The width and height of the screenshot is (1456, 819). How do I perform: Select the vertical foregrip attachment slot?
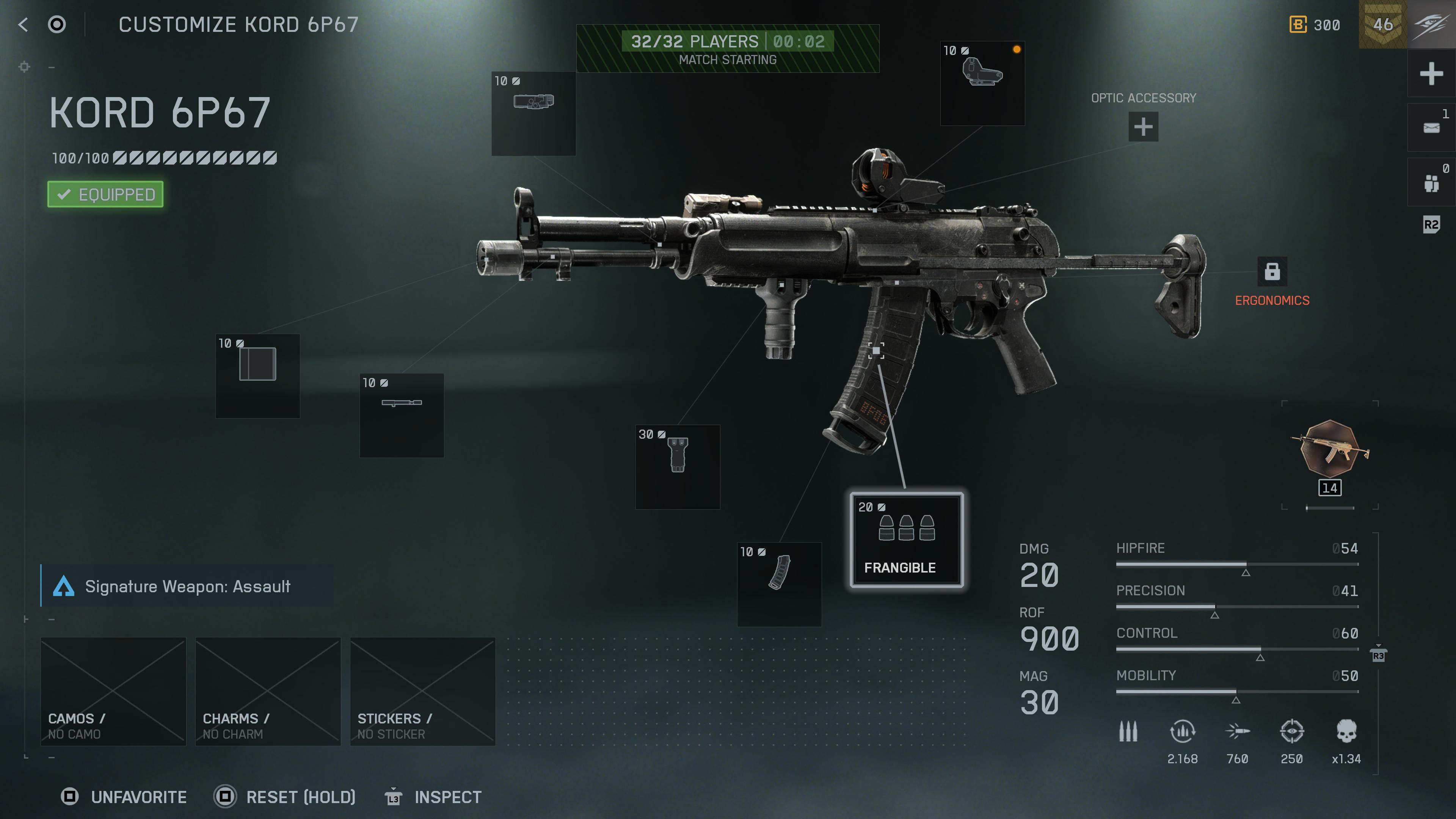(677, 466)
